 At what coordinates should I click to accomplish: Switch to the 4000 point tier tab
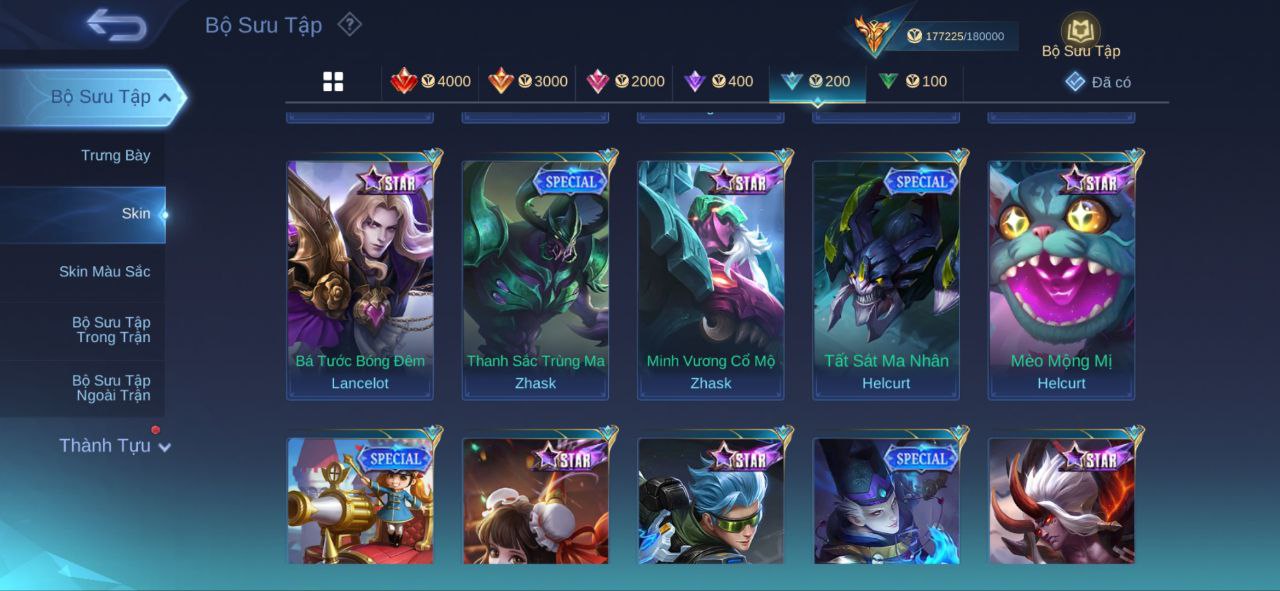tap(431, 82)
